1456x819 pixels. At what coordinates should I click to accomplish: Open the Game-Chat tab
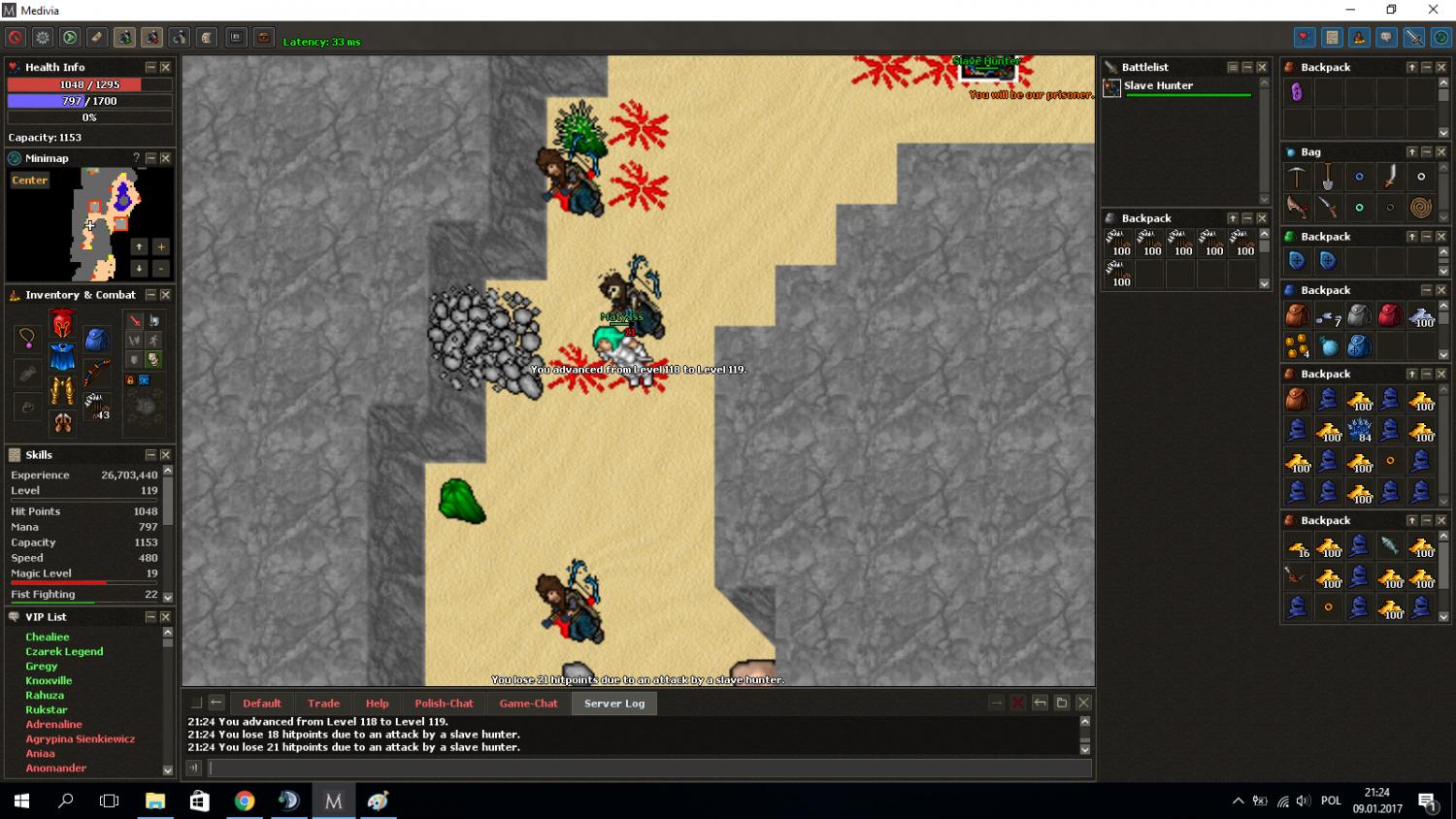coord(528,704)
